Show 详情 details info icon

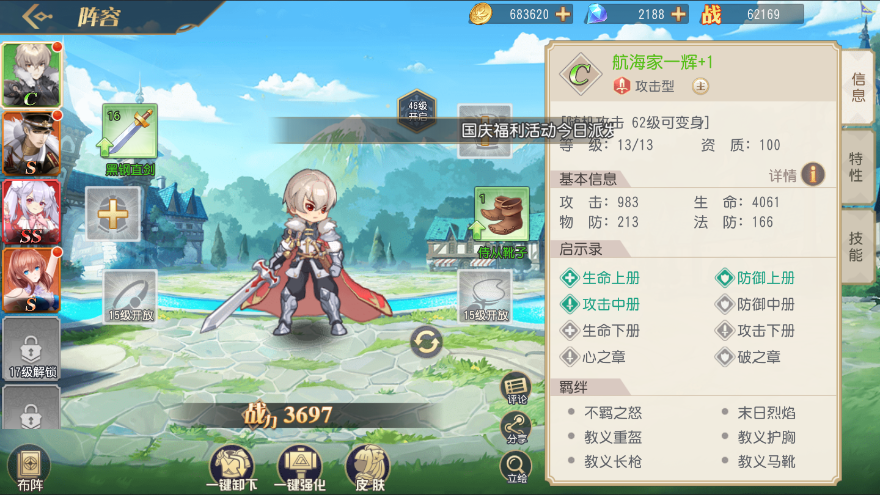(812, 175)
